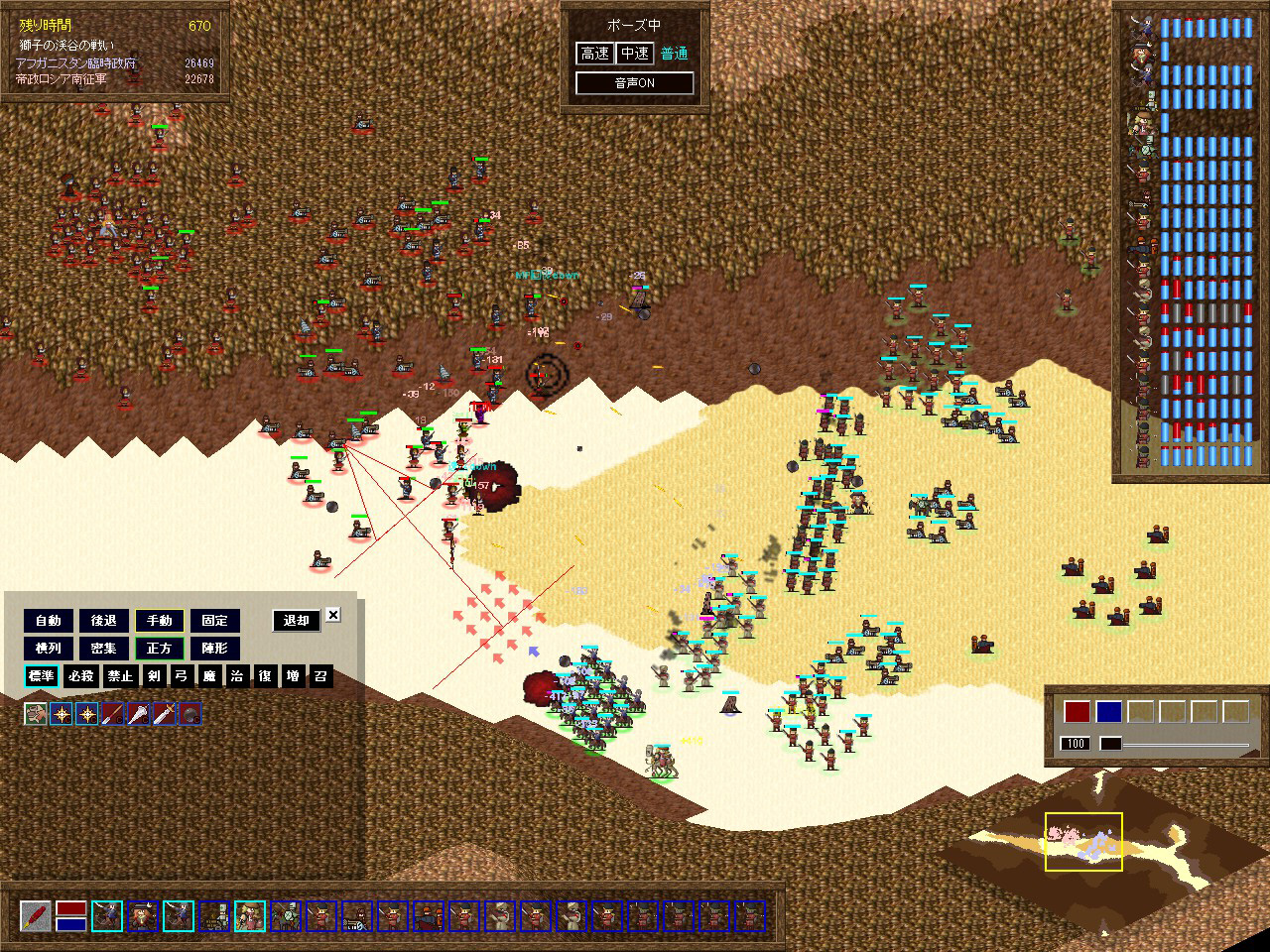Pick the 正方 square formation
This screenshot has width=1270, height=952.
click(x=160, y=649)
